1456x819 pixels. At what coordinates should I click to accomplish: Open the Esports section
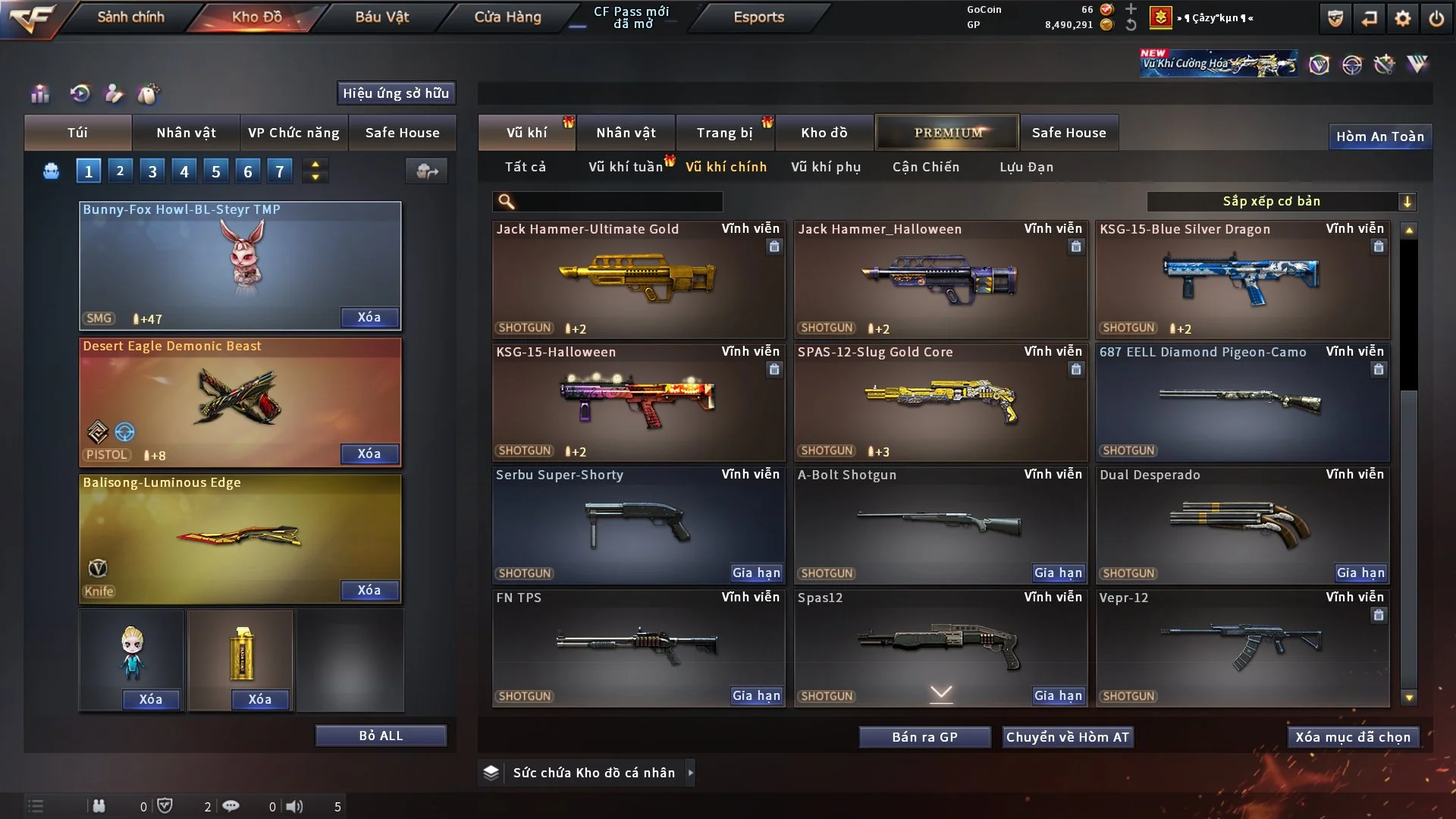758,17
